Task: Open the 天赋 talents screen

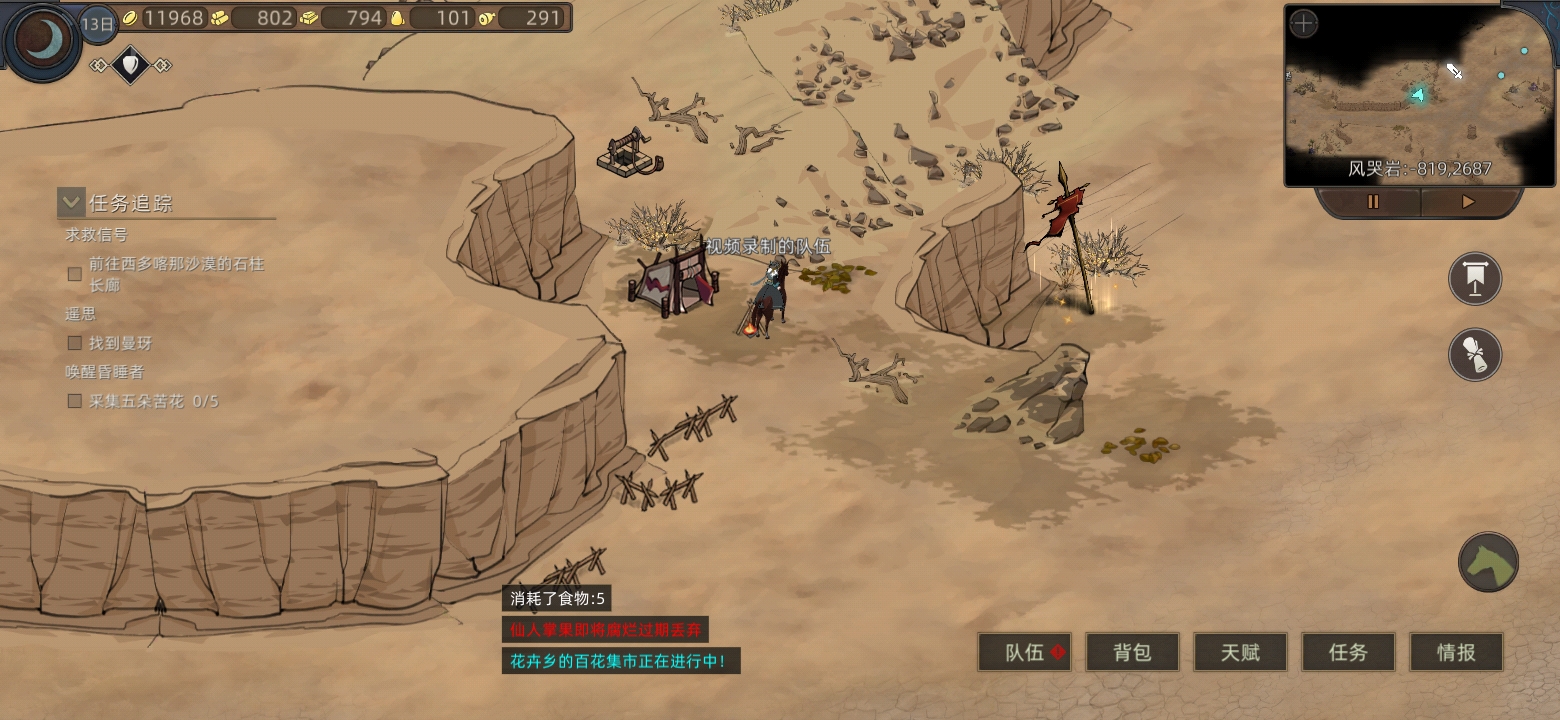Action: pos(1240,652)
